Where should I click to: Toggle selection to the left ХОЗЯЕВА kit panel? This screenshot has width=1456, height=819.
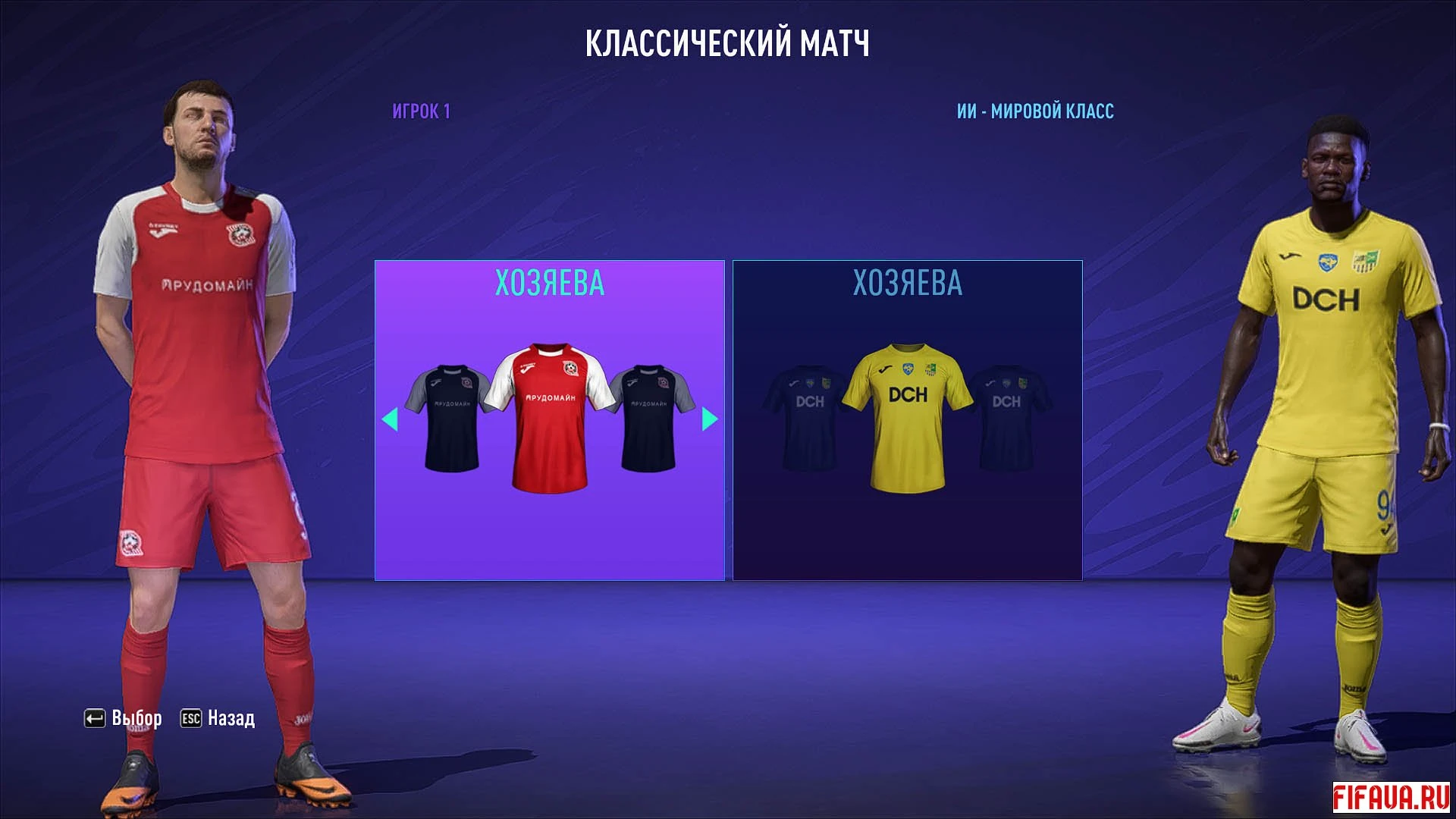pyautogui.click(x=548, y=421)
